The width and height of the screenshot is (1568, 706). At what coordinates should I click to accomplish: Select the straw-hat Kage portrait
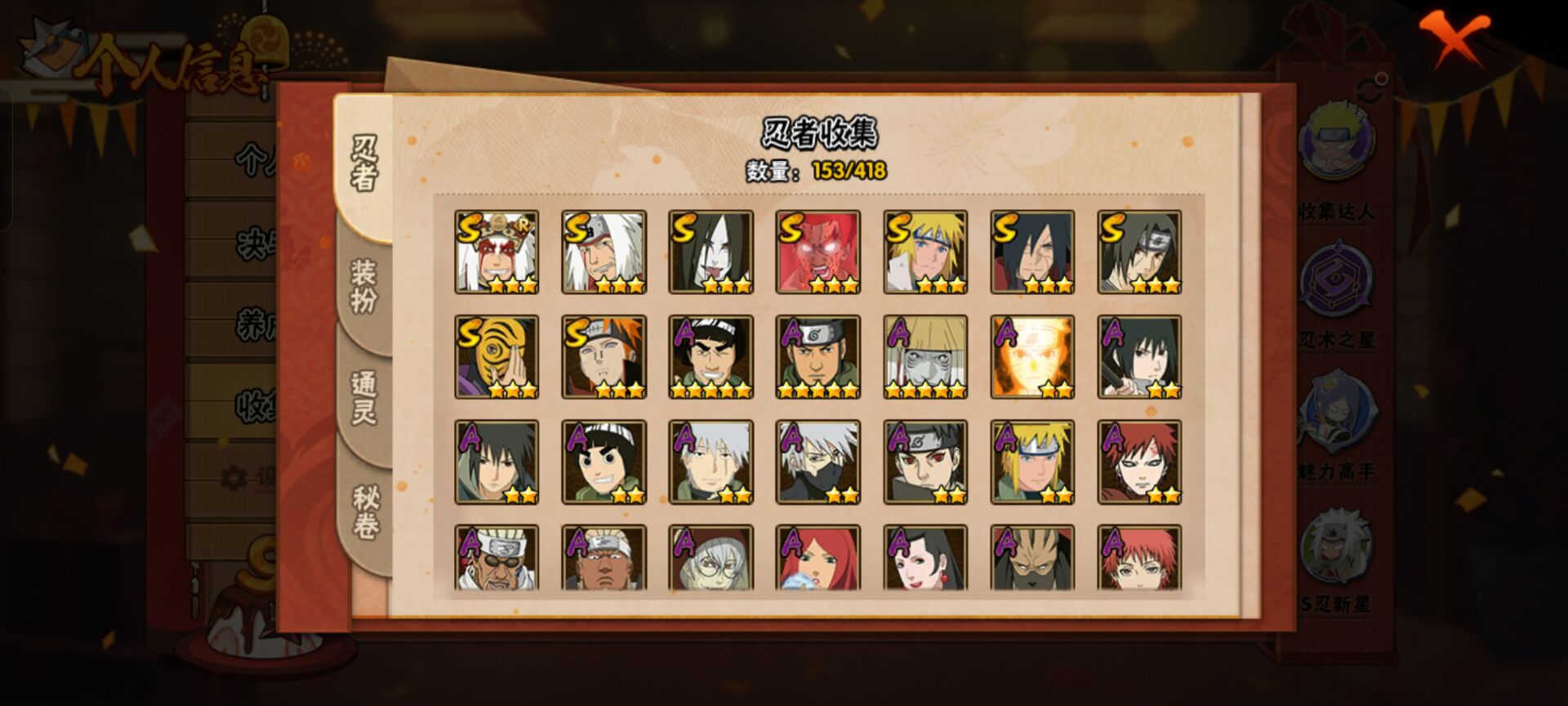(925, 357)
